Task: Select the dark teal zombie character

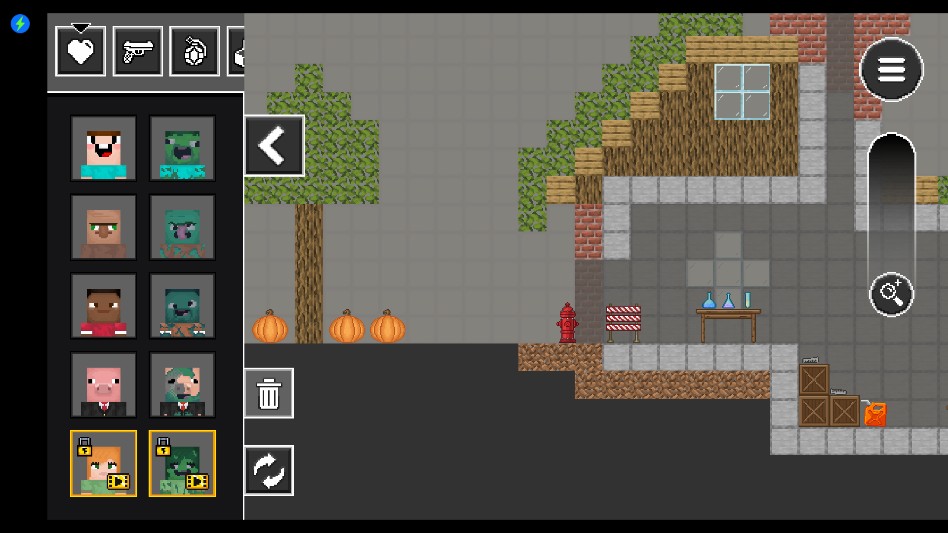Action: pos(182,306)
